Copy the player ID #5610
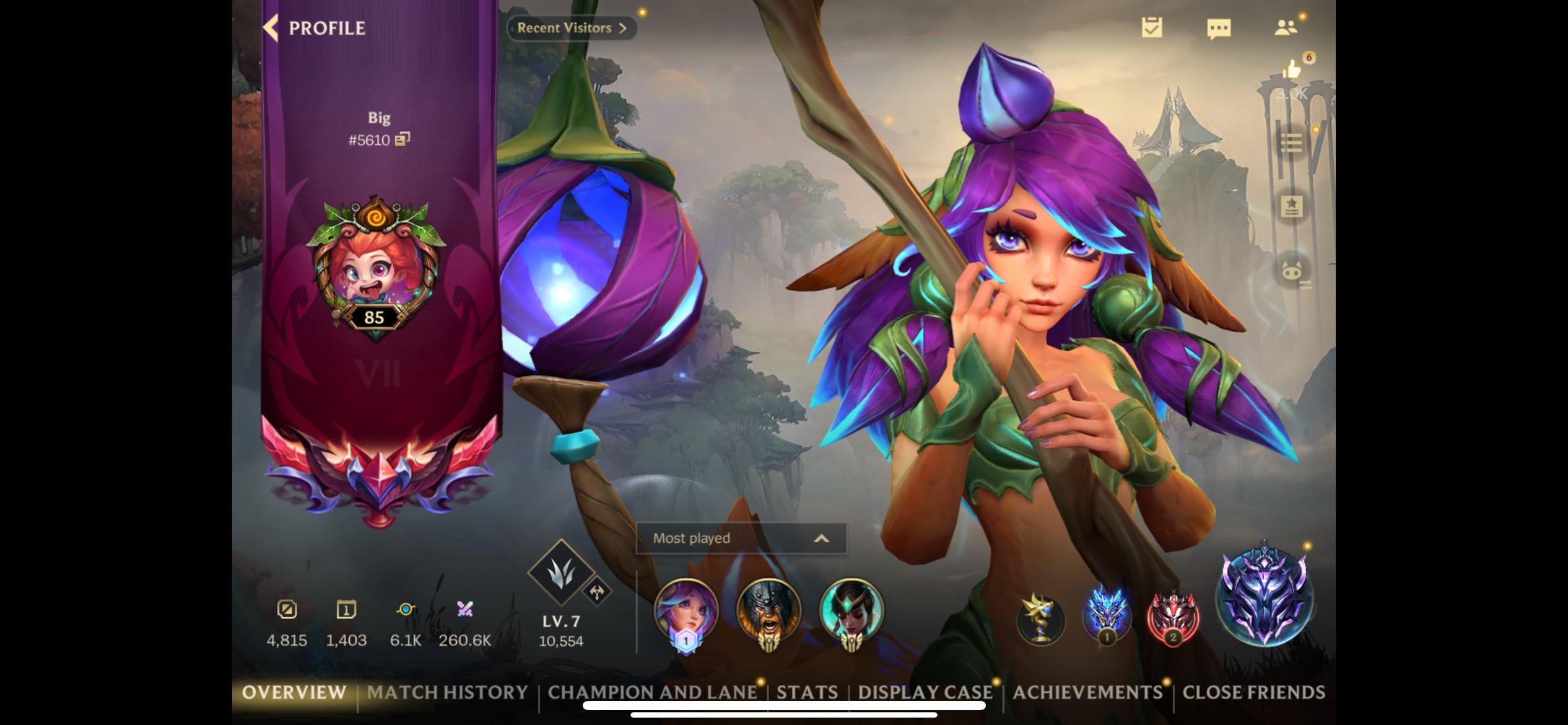 point(403,139)
